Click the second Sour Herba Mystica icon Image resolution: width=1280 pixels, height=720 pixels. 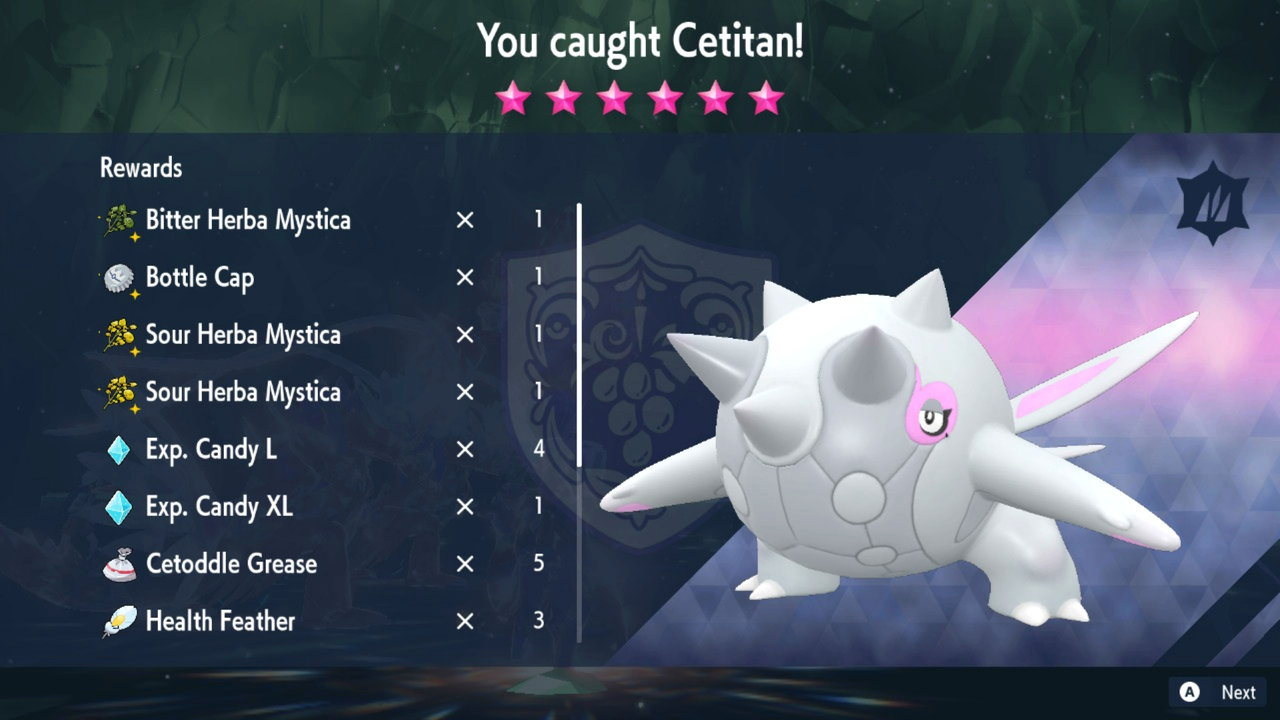coord(120,392)
